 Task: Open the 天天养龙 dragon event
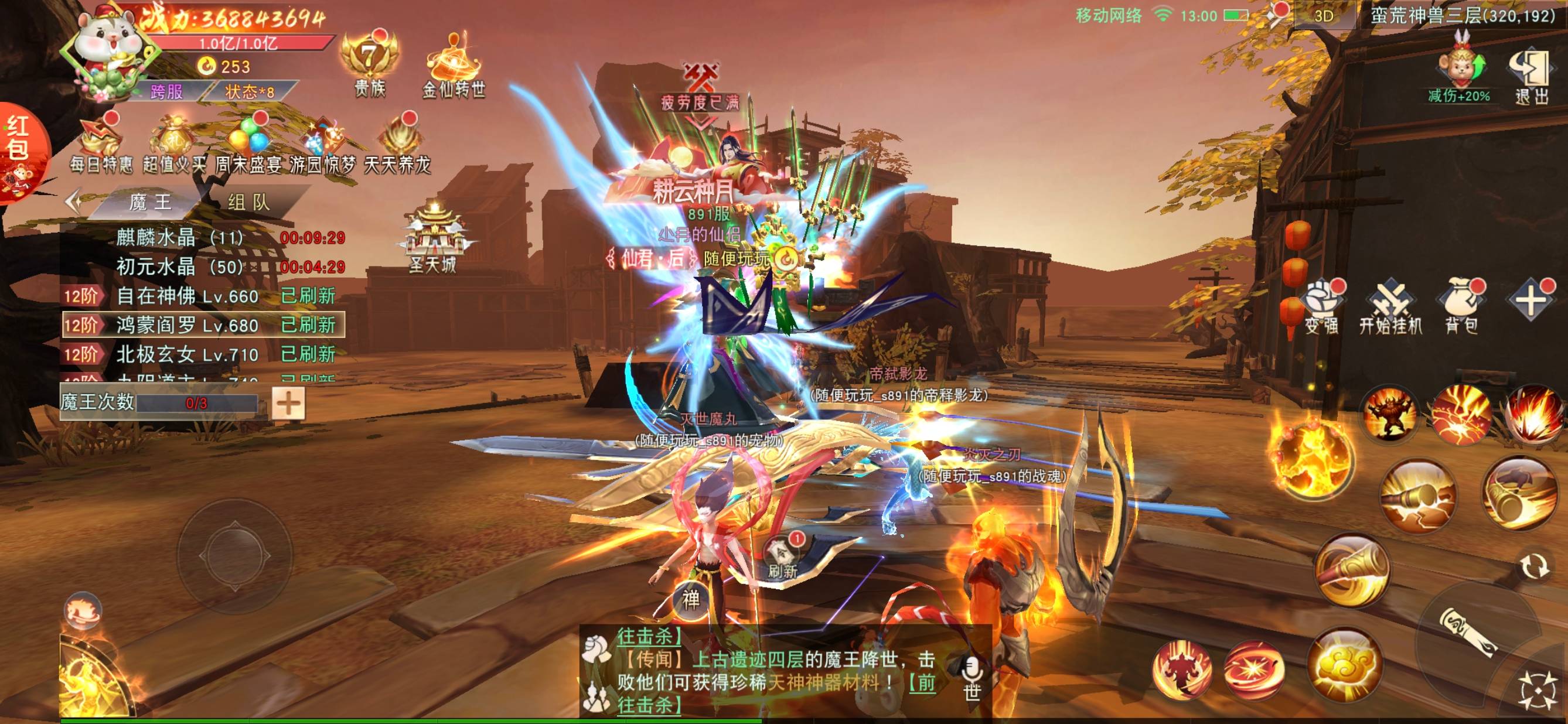(x=397, y=145)
